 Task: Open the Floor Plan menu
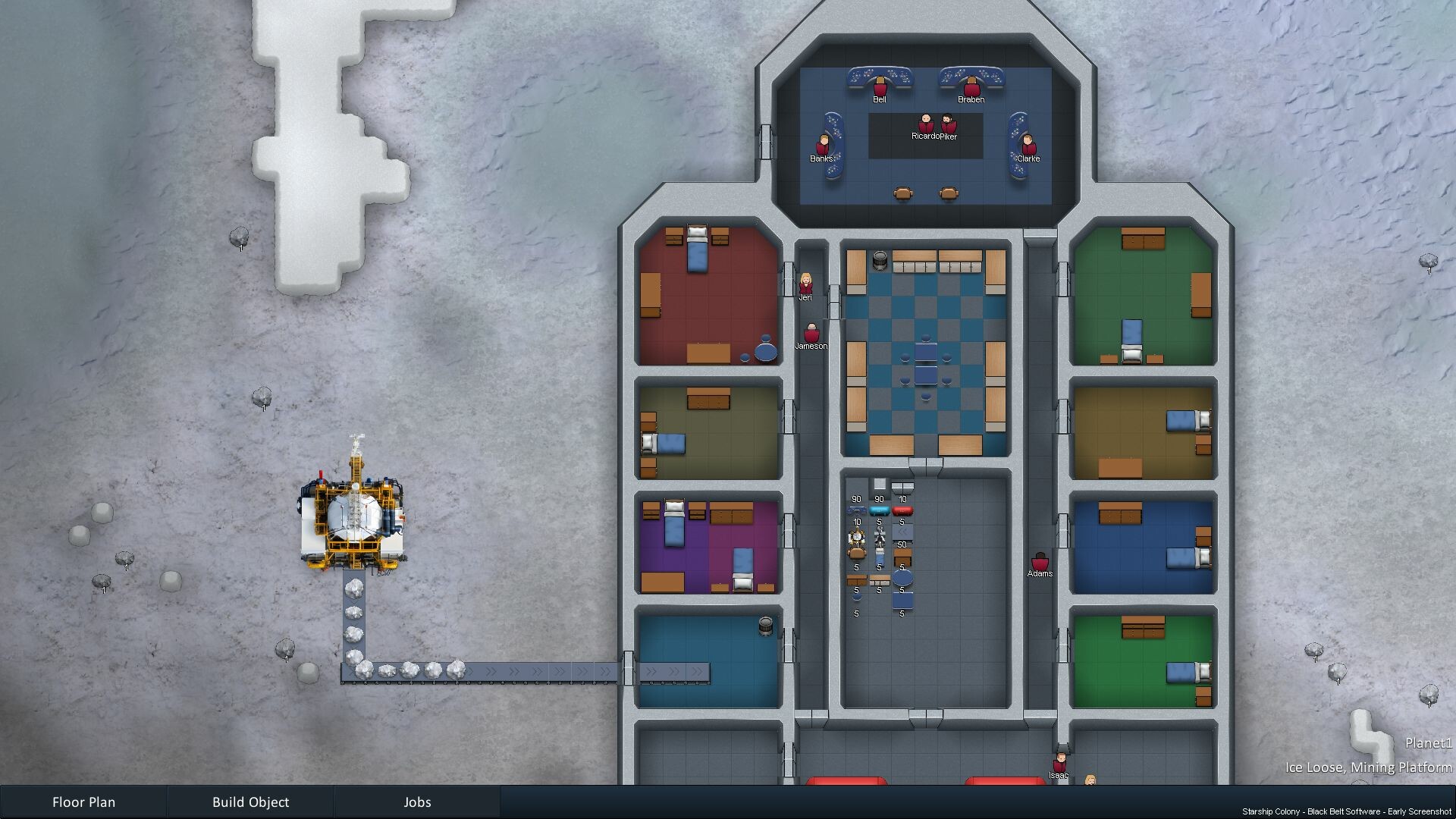click(83, 802)
